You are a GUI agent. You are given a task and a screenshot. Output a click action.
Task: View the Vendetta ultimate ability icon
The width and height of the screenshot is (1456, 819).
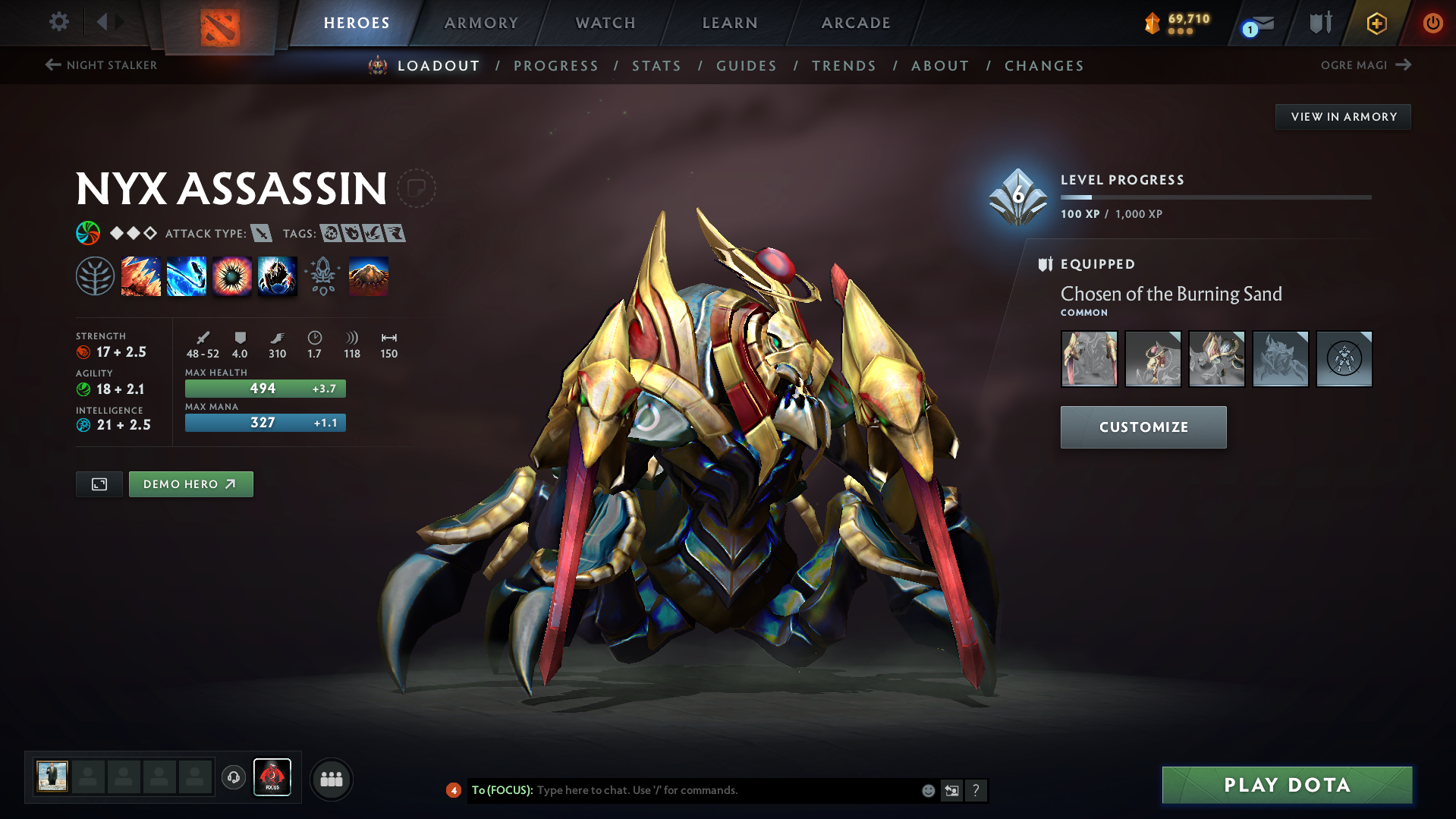pos(277,276)
